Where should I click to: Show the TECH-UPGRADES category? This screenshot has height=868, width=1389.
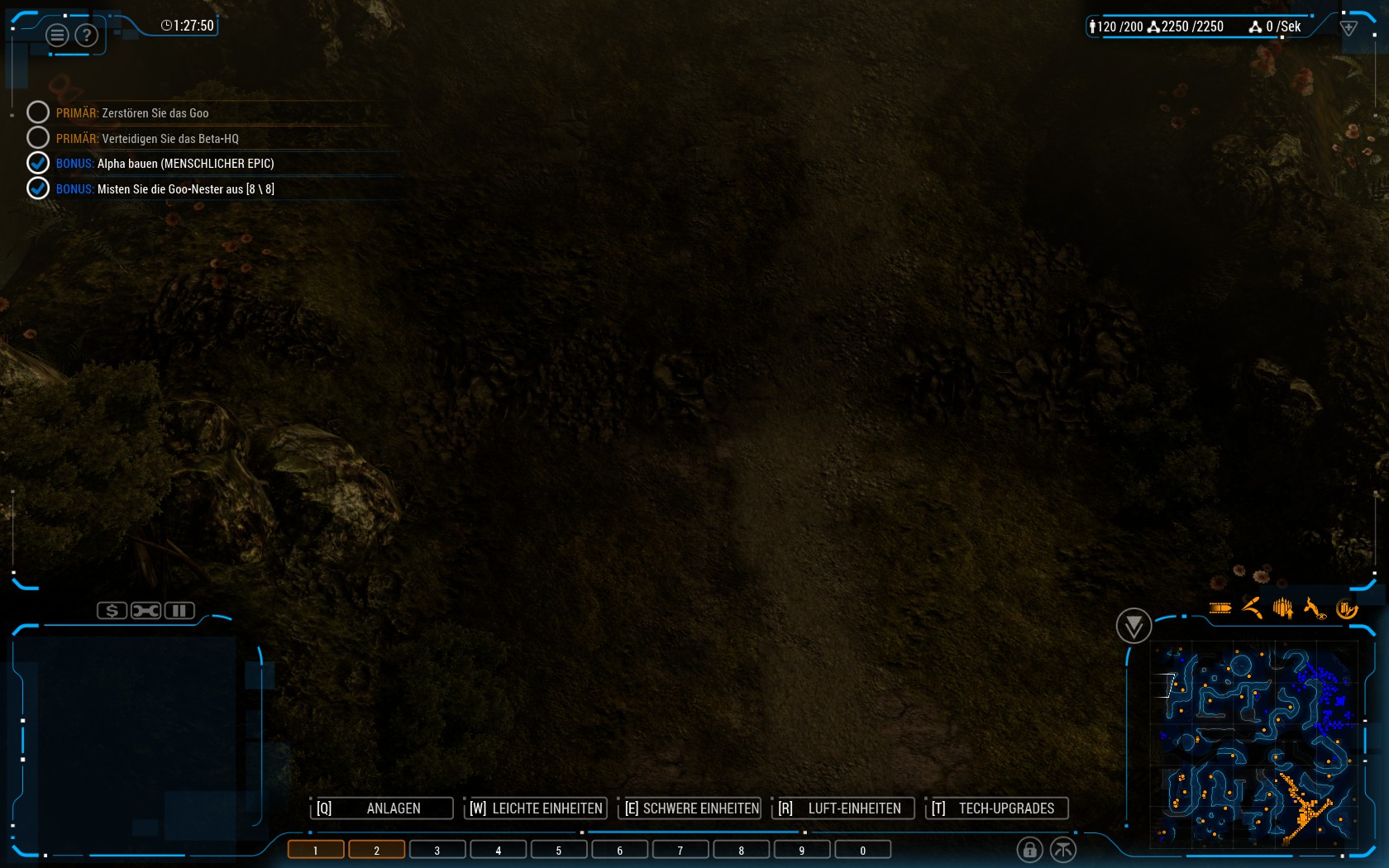pos(996,808)
